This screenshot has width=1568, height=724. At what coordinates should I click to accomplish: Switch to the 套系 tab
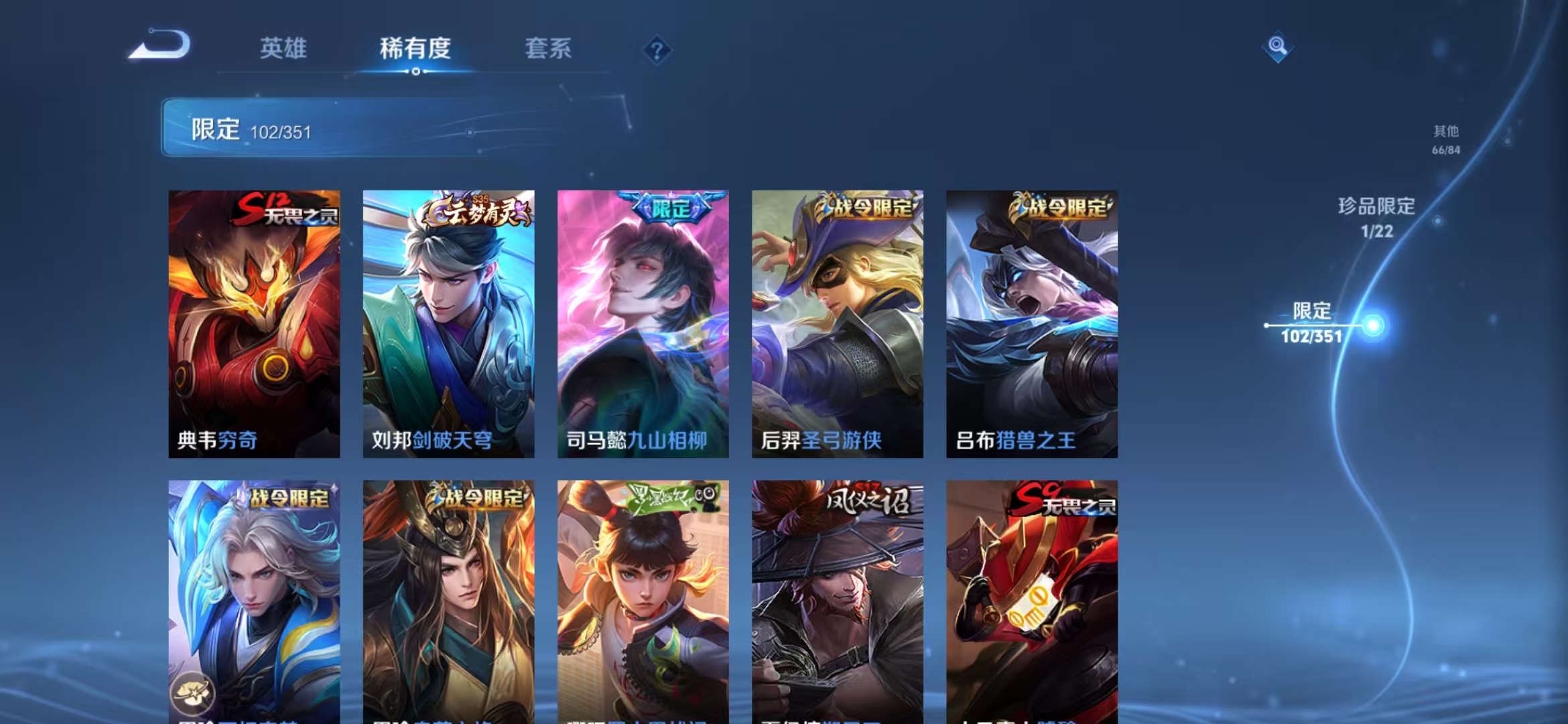(x=549, y=49)
